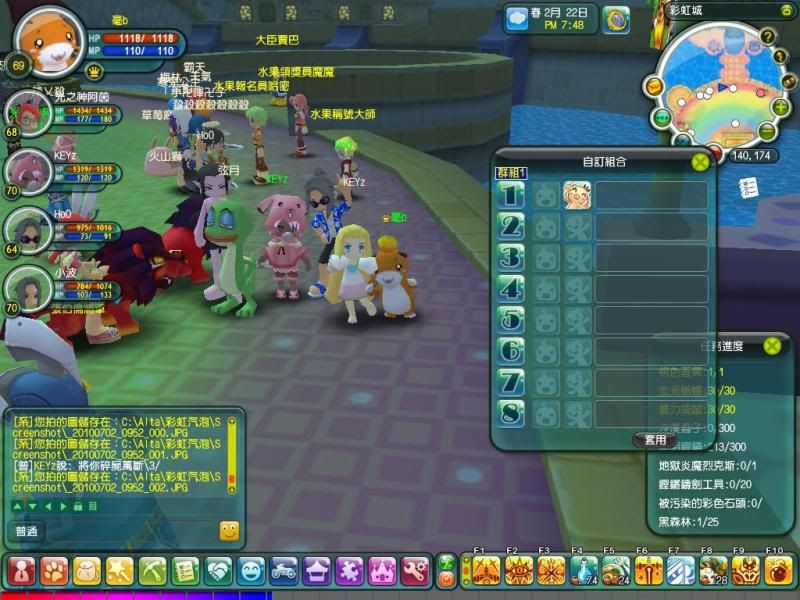
Task: Close the quest progress panel
Action: tap(771, 346)
